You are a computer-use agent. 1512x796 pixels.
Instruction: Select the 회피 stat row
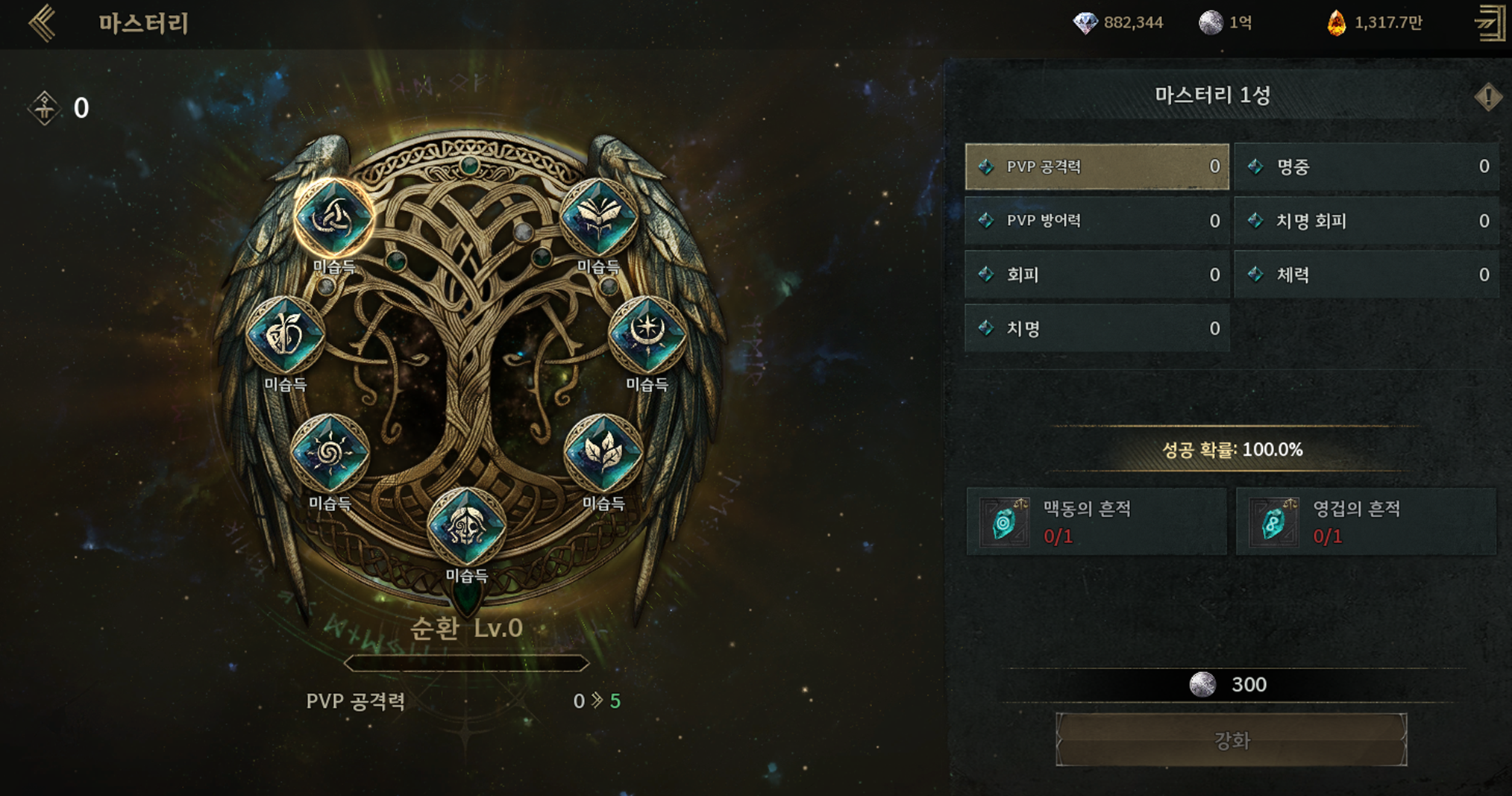(x=1097, y=275)
